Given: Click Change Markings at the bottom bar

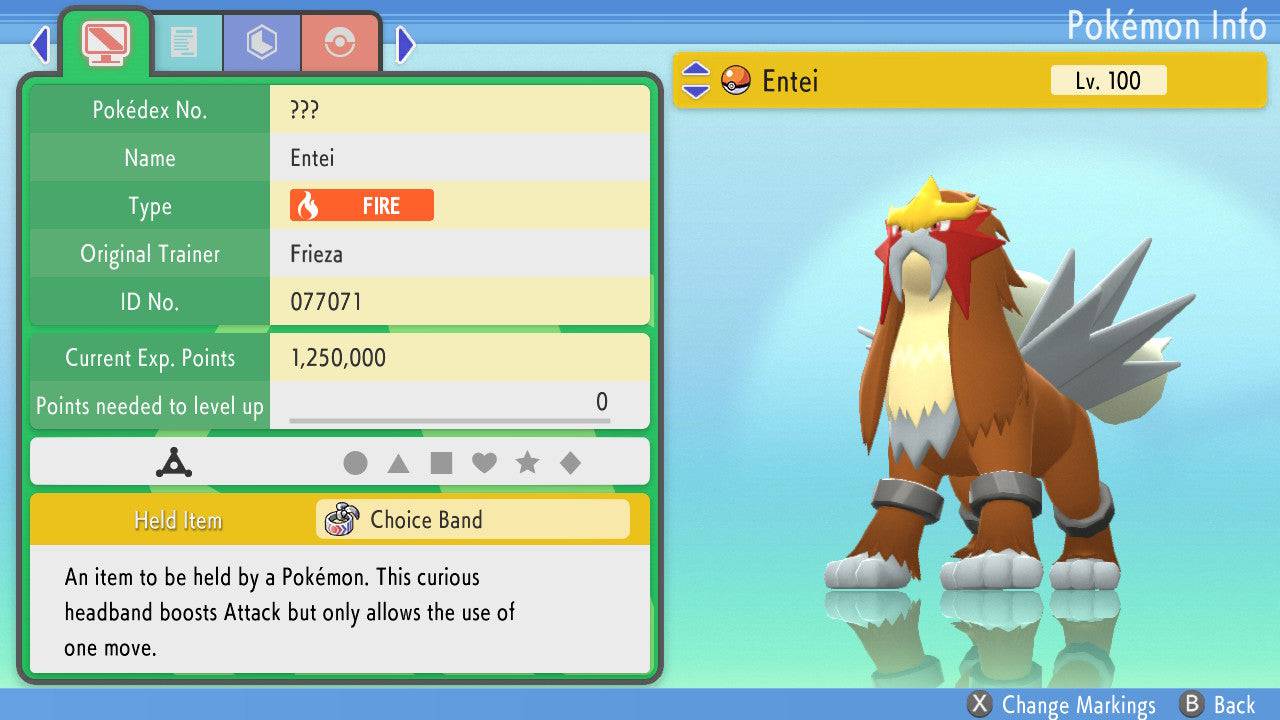Looking at the screenshot, I should 1062,705.
